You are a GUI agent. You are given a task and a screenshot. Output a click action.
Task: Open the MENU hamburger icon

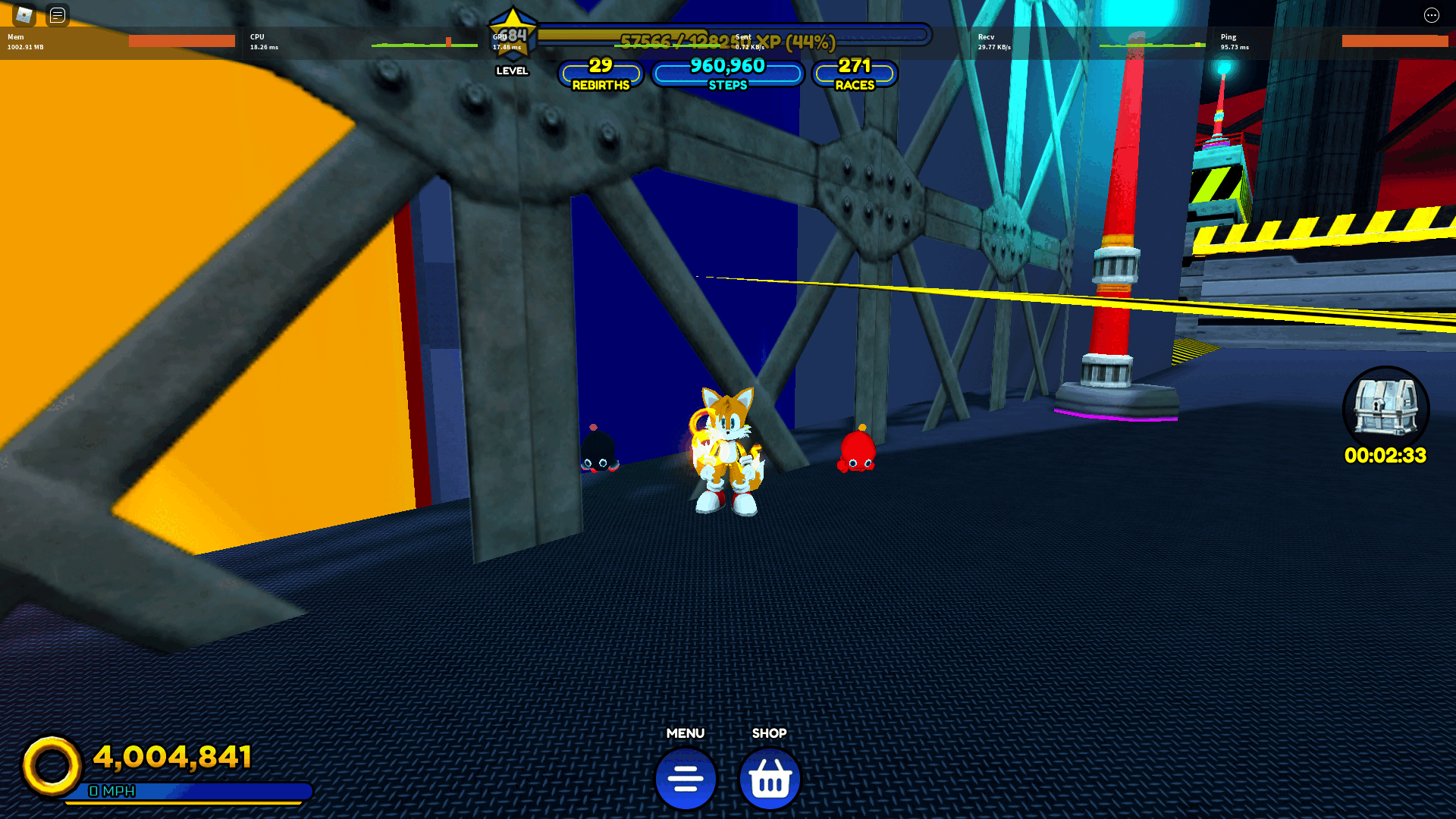tap(686, 777)
